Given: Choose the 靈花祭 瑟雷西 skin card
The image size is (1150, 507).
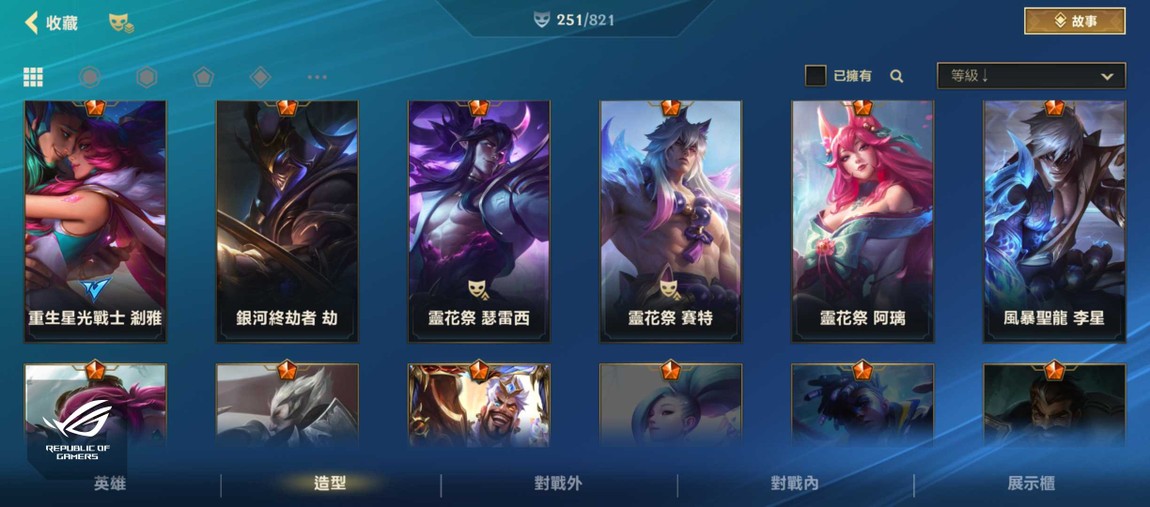Looking at the screenshot, I should [479, 221].
